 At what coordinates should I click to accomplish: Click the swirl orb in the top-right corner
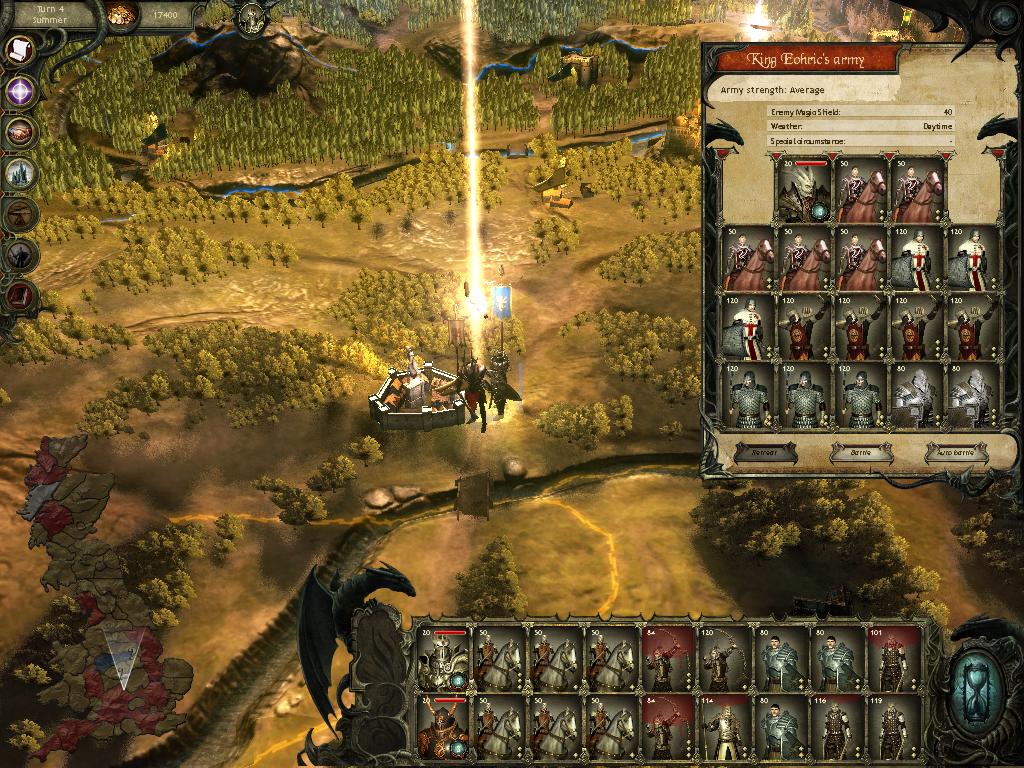[1002, 17]
